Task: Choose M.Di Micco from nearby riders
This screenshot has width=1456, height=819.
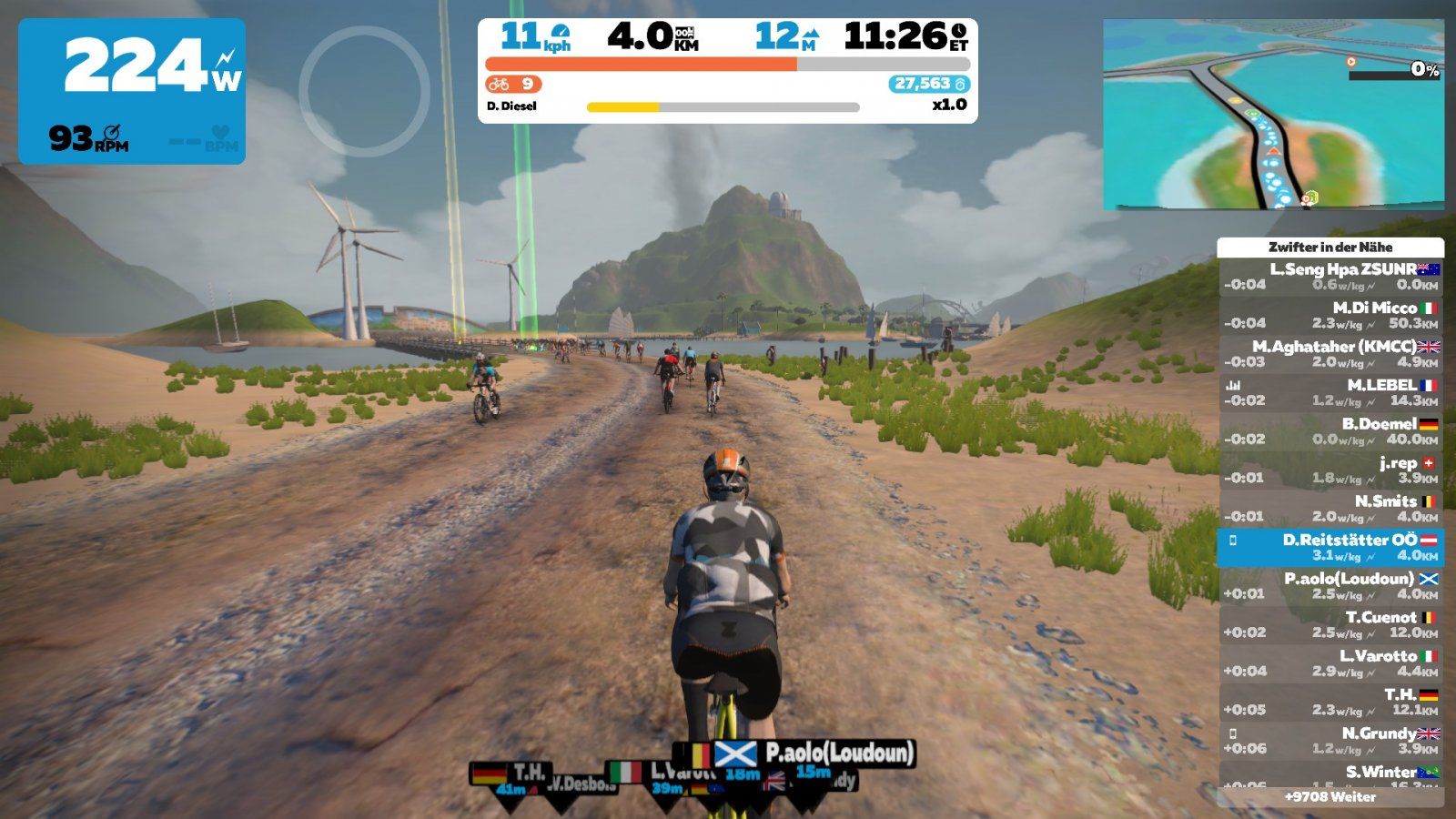Action: tap(1330, 315)
